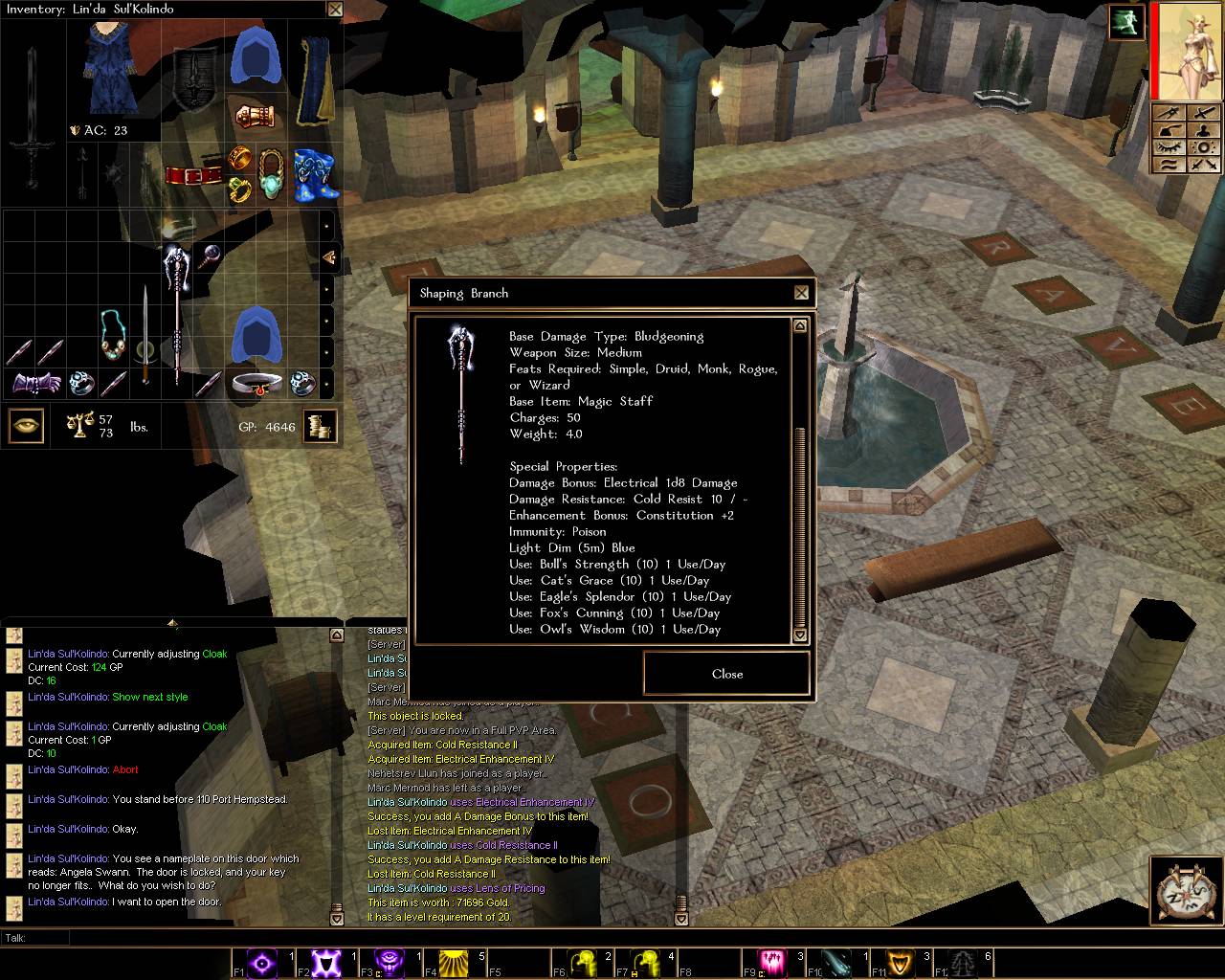
Task: Select the equipped red belt
Action: (x=193, y=176)
